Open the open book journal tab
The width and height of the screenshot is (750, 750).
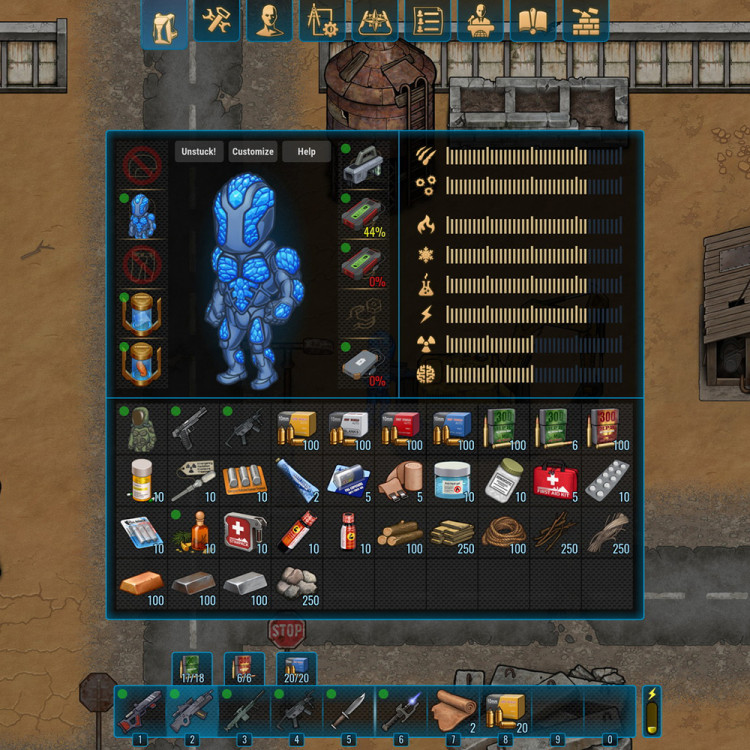[x=533, y=22]
